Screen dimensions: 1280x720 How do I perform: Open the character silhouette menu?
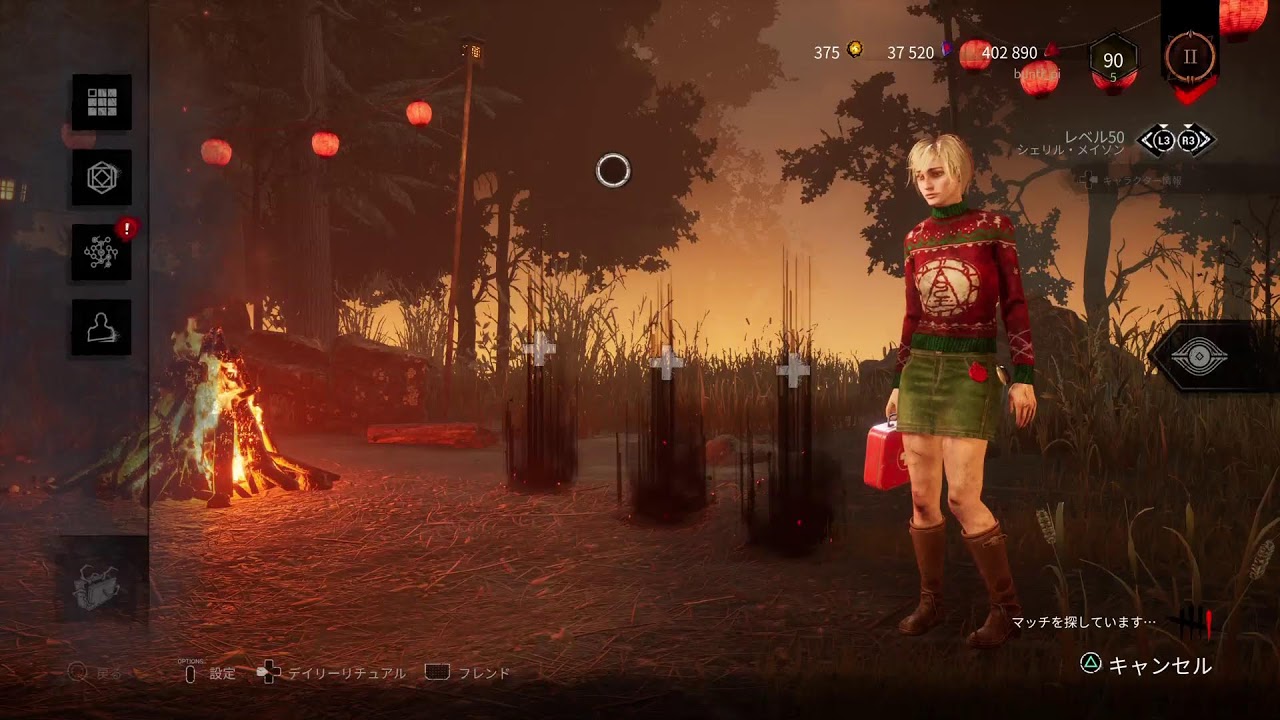(102, 327)
